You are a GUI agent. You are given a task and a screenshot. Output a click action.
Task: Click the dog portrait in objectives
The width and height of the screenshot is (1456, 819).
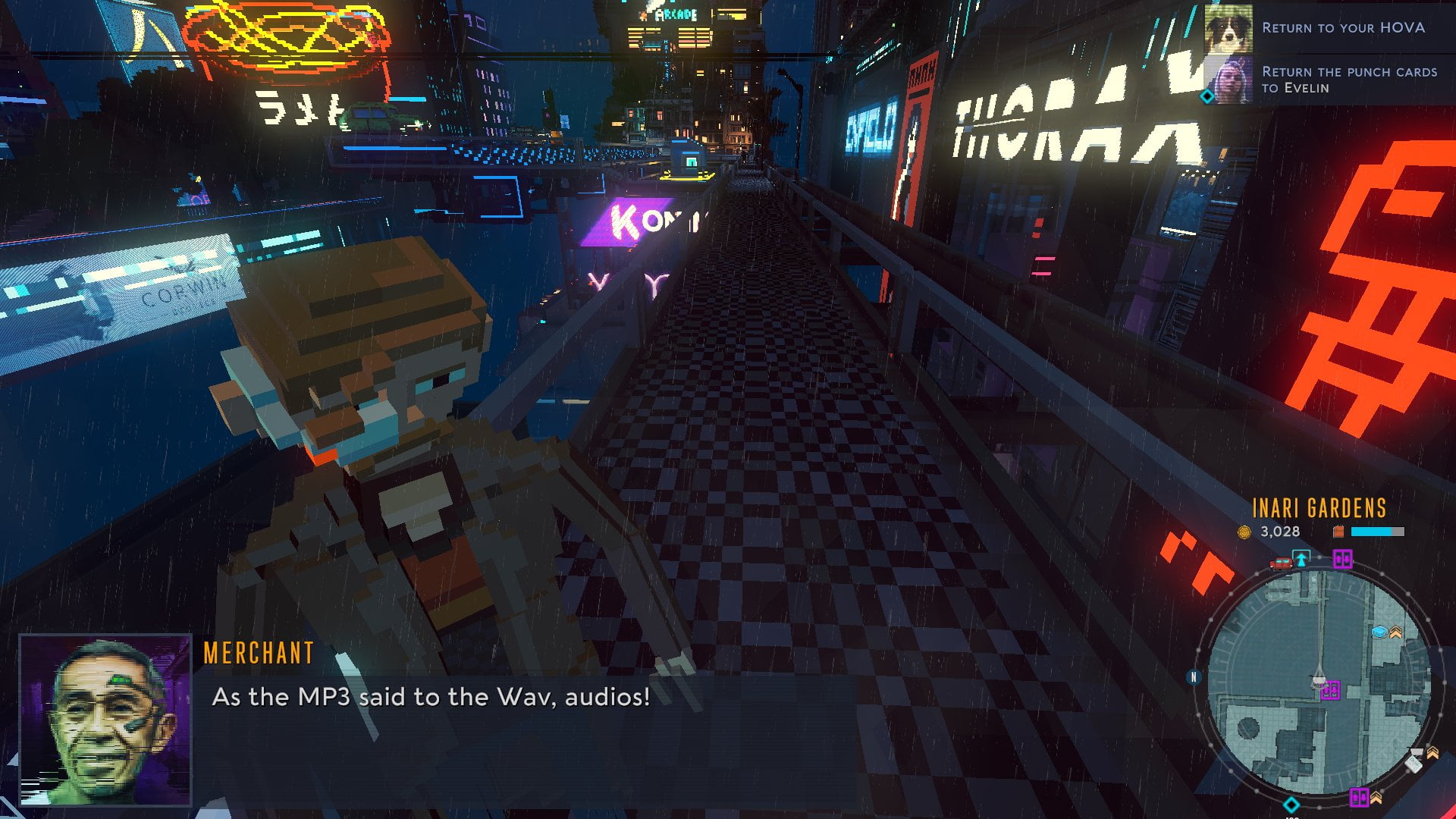pyautogui.click(x=1228, y=29)
